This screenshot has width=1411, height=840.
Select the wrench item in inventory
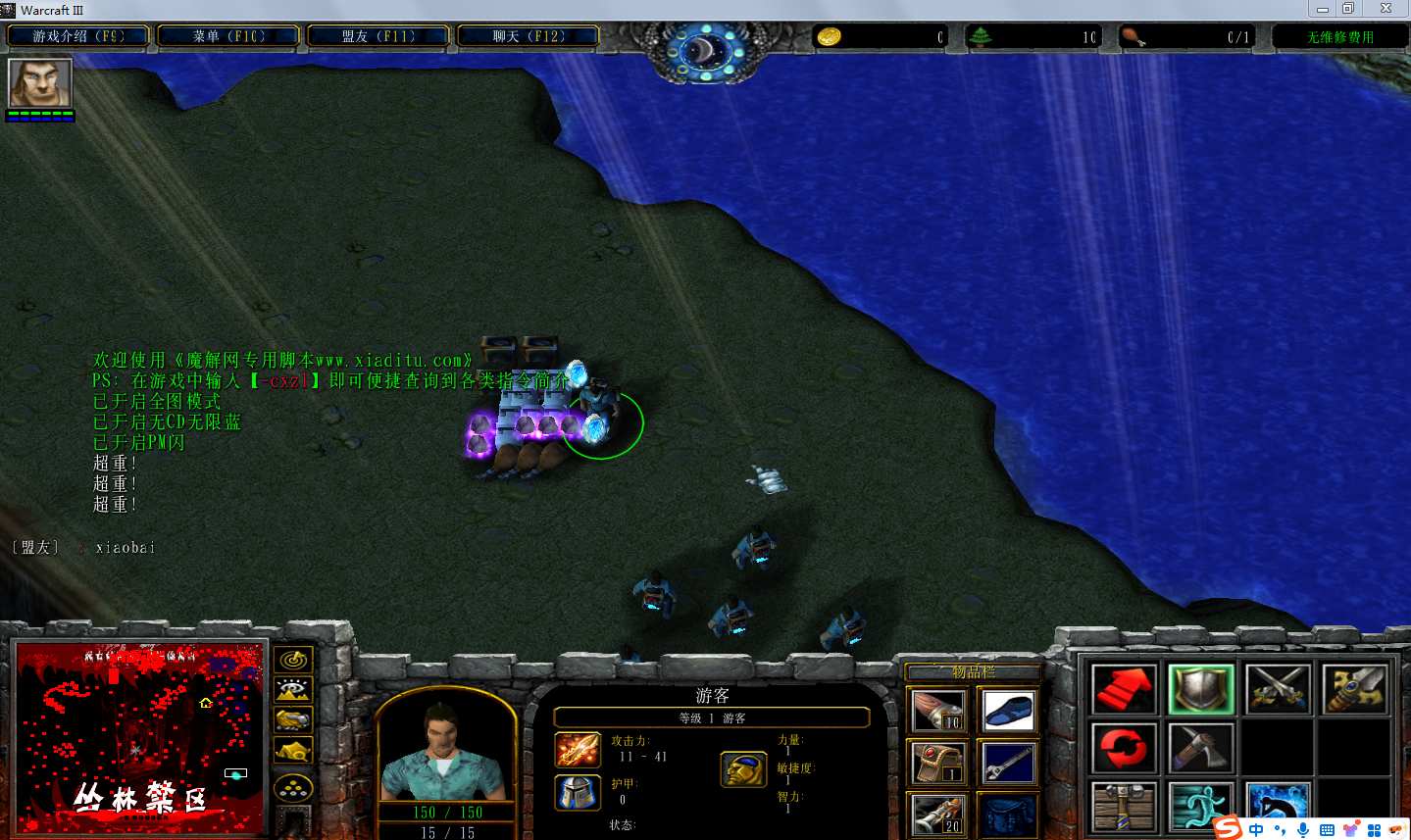[1007, 764]
